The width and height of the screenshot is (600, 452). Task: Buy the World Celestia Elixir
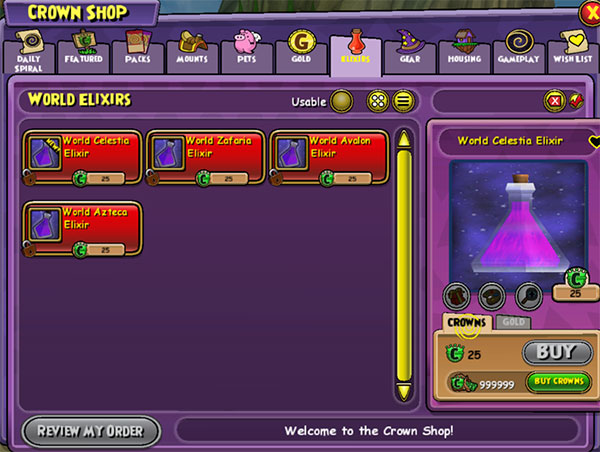coord(551,352)
